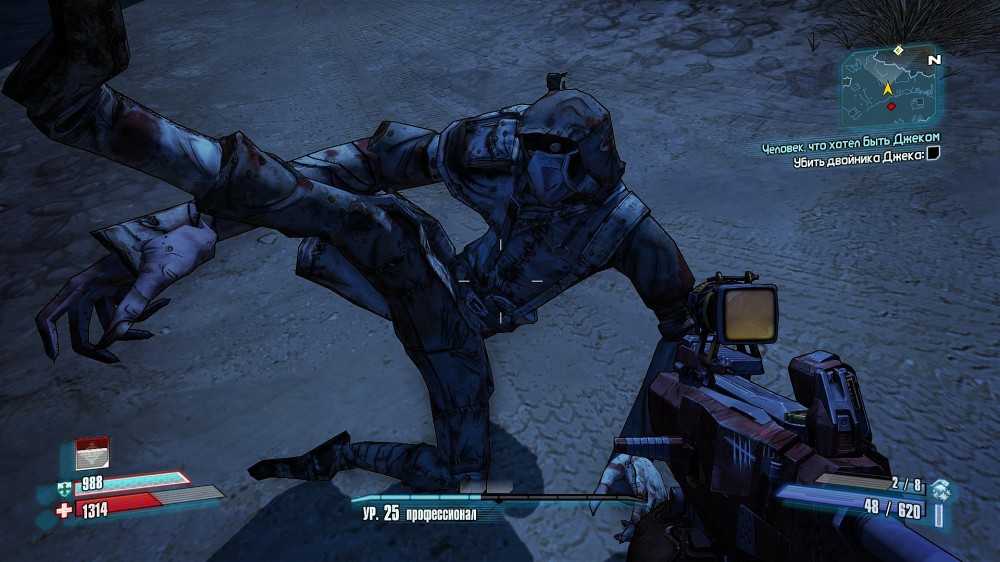Screen dimensions: 1000x562
Task: Click the grenade icon beside the ammo counter
Action: (940, 489)
